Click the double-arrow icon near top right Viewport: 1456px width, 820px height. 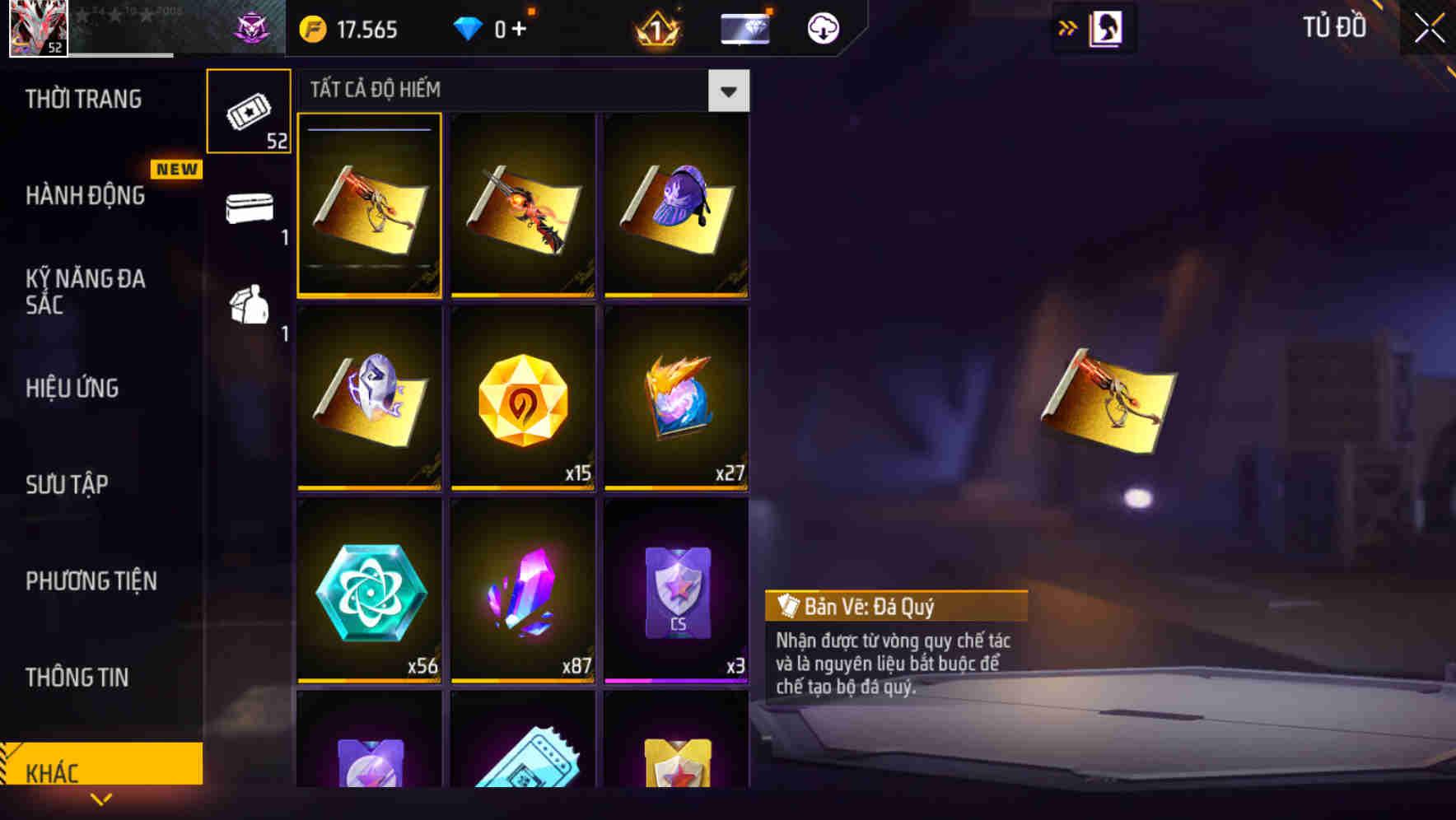click(1067, 26)
